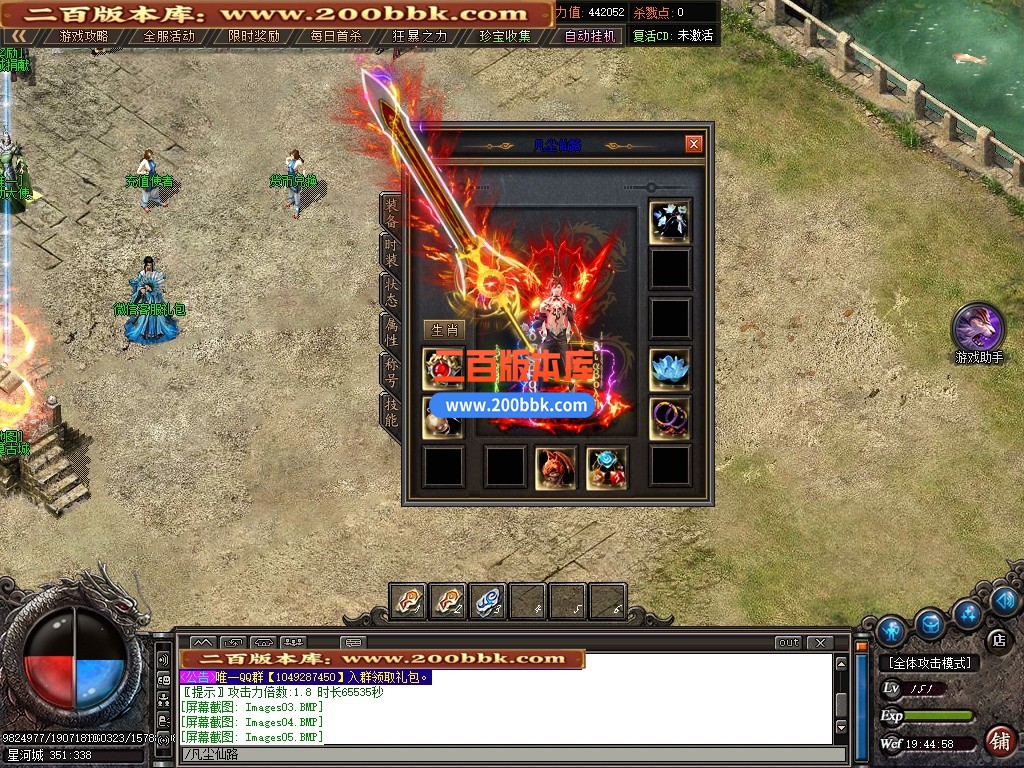Select the 限时奖励 timed rewards entry
Screen dimensions: 1024x768
[x=254, y=36]
